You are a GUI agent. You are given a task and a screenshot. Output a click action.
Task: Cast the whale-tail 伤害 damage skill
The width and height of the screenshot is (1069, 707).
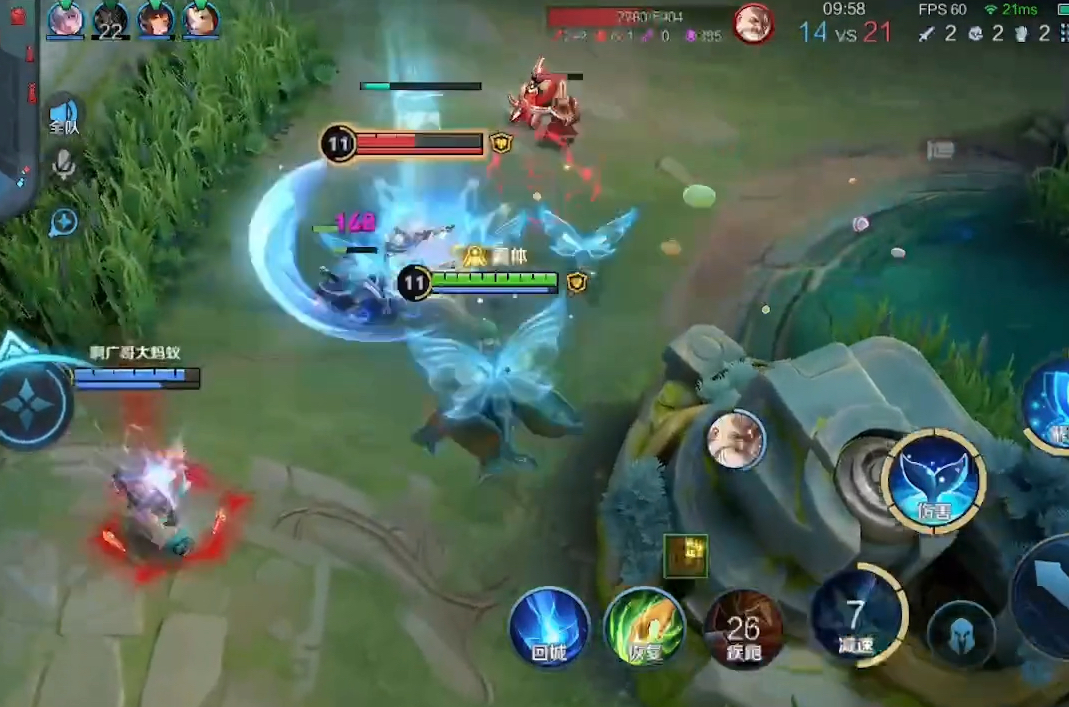[935, 482]
